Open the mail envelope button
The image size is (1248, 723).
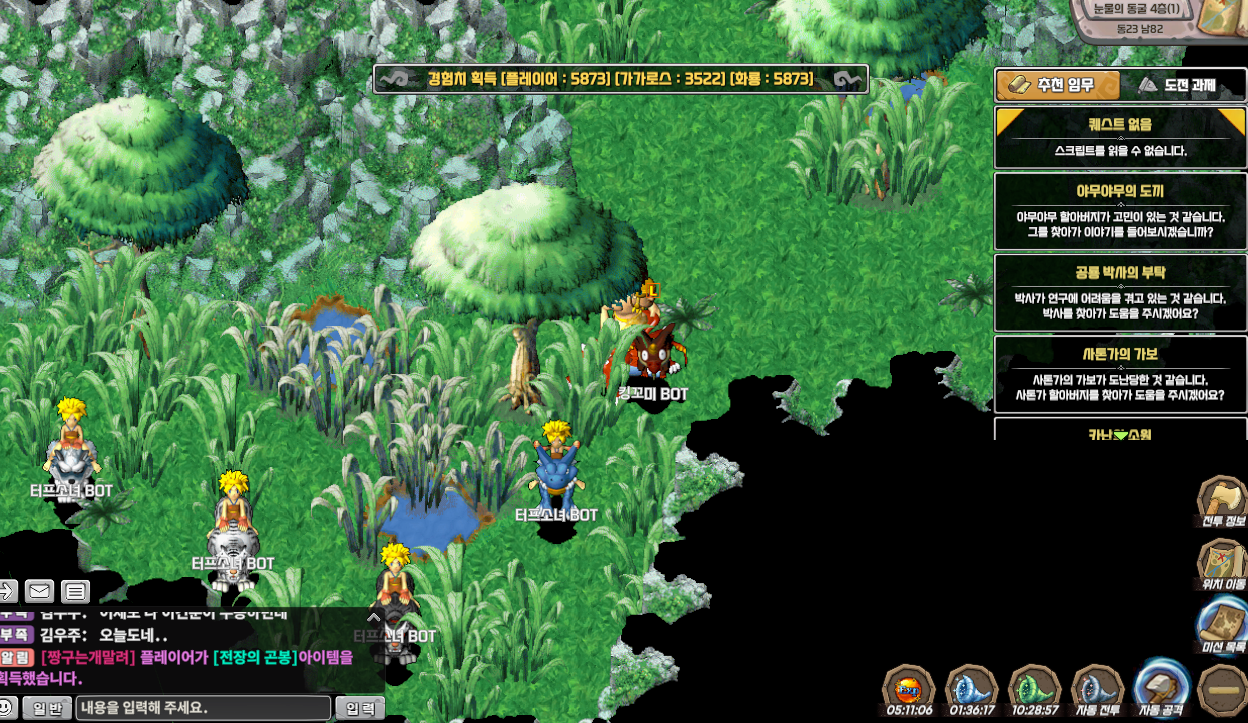40,591
